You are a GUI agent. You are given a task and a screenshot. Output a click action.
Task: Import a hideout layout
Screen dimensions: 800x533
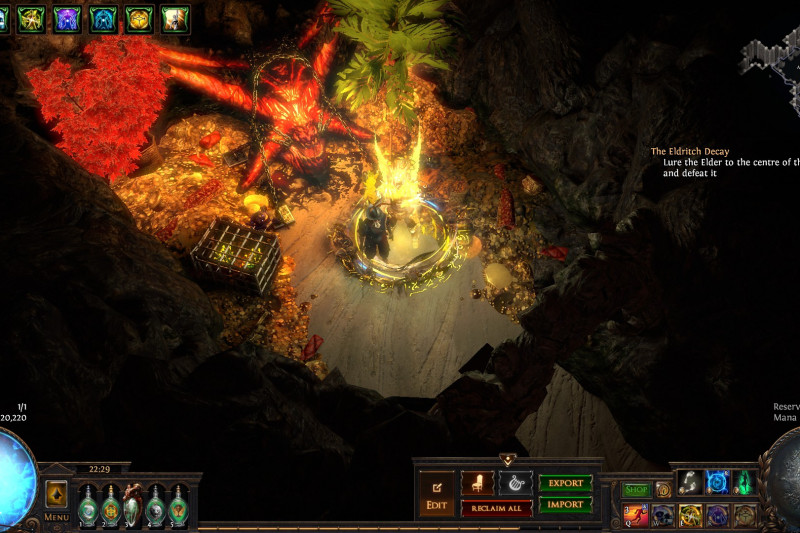coord(565,504)
